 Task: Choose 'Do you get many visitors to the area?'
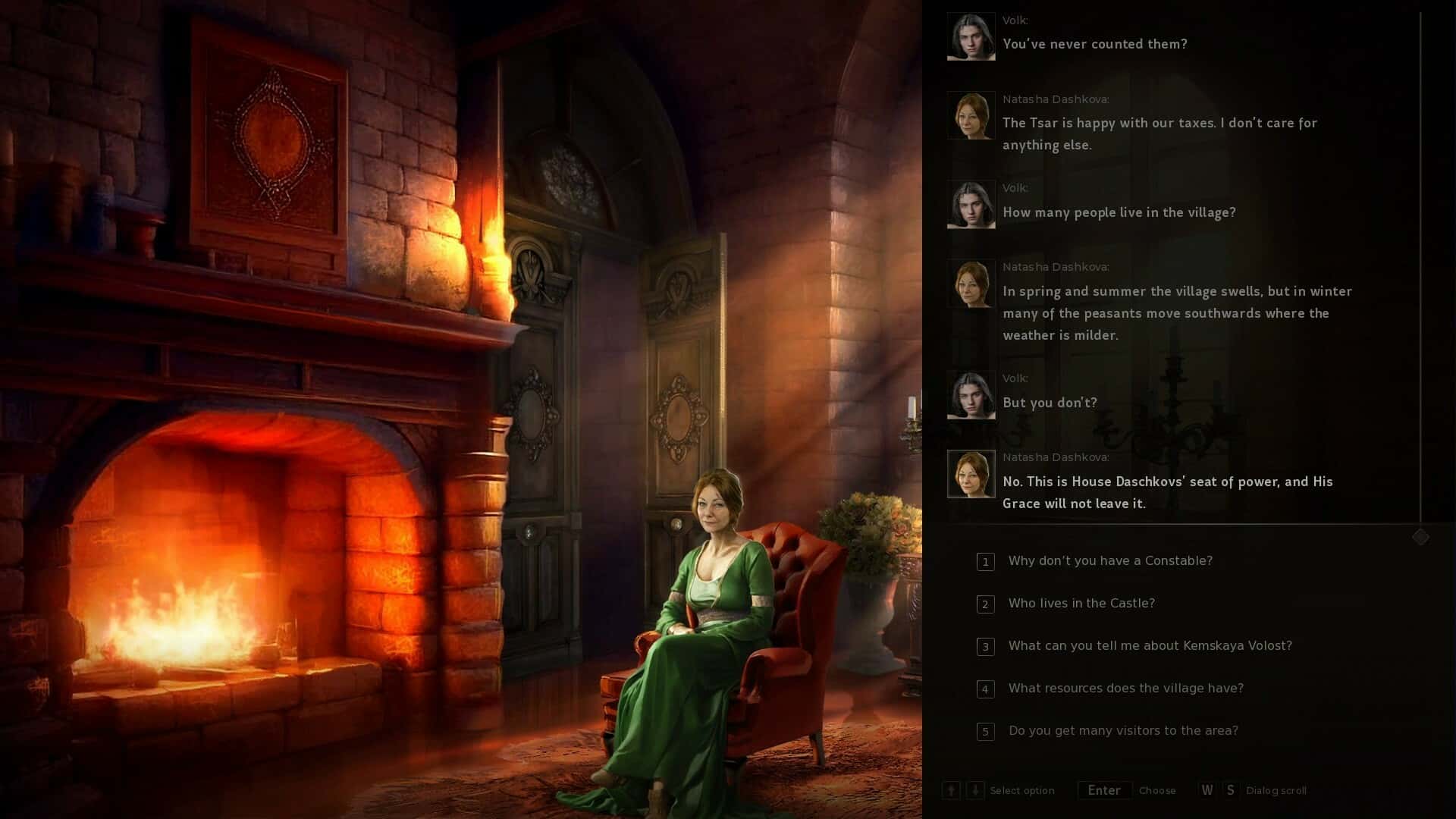pyautogui.click(x=1122, y=731)
